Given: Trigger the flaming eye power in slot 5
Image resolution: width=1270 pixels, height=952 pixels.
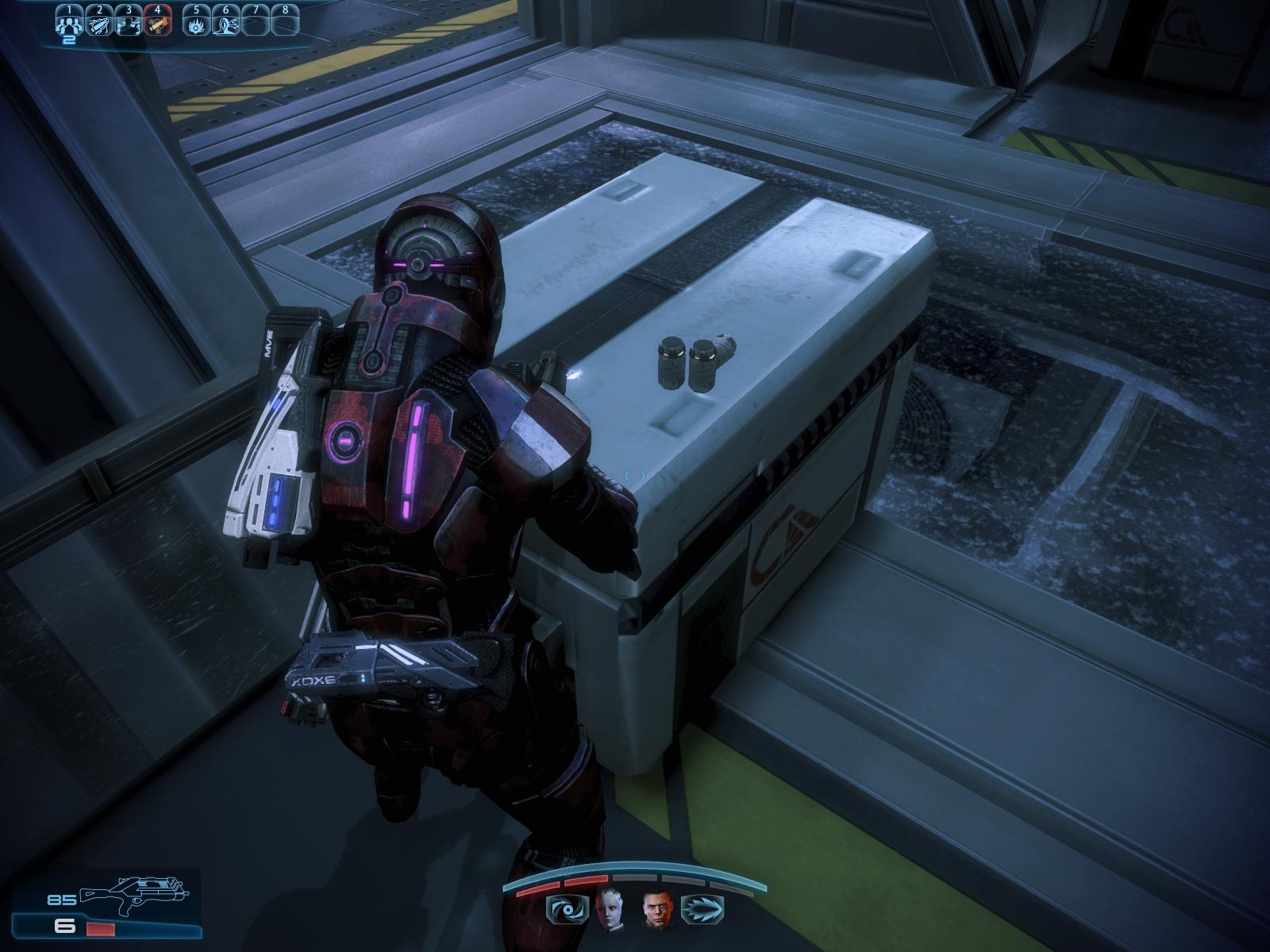Looking at the screenshot, I should pos(196,25).
